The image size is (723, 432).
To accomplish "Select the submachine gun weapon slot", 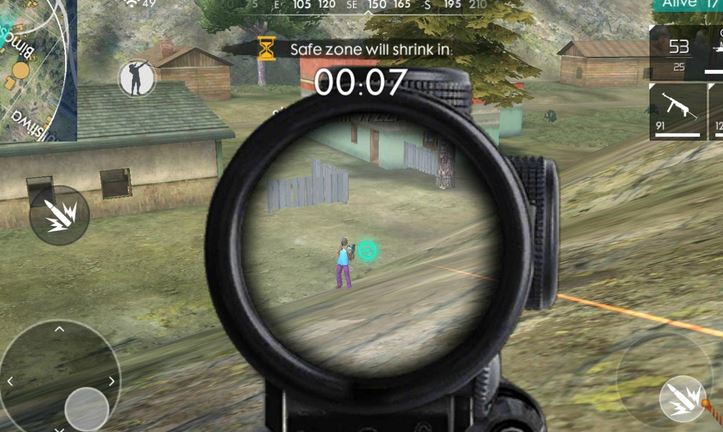I will 678,110.
